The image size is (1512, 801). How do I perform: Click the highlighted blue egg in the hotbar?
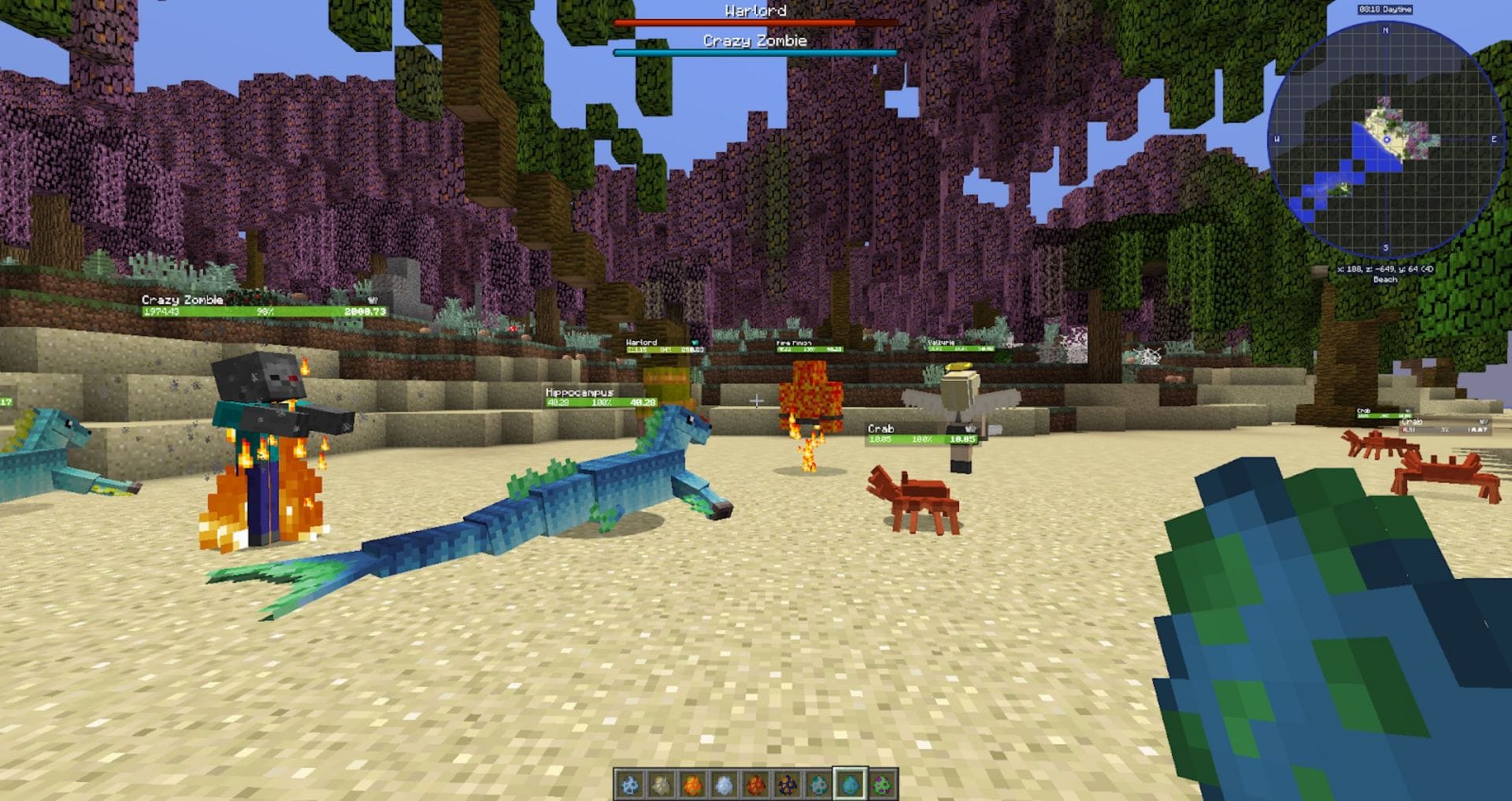pos(852,784)
